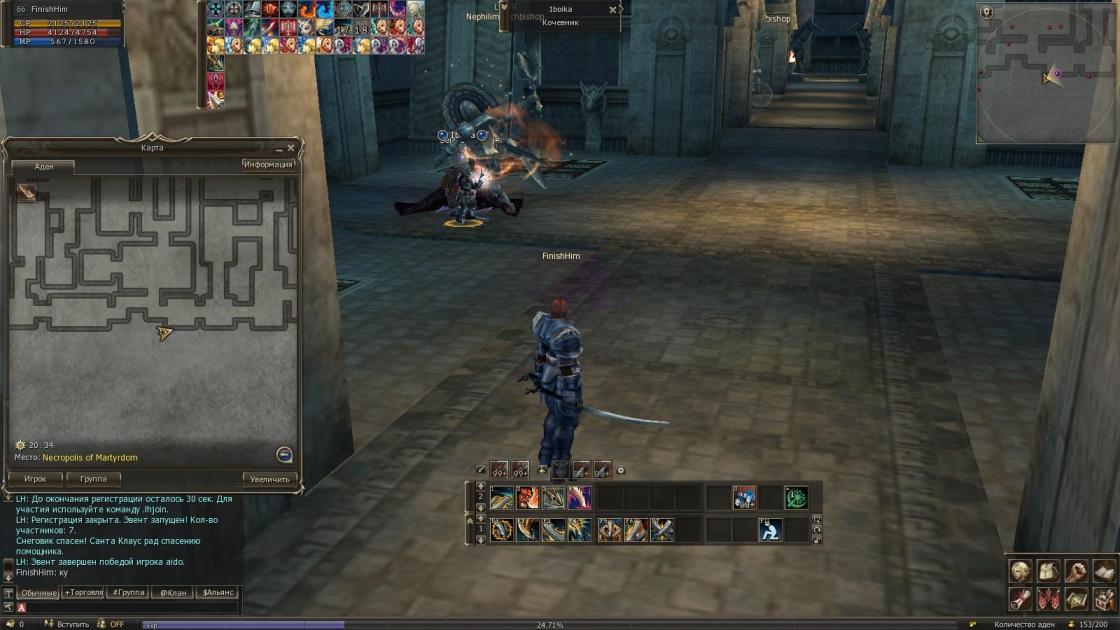Click the minimap in the corner
The image size is (1120, 630).
[x=1045, y=71]
